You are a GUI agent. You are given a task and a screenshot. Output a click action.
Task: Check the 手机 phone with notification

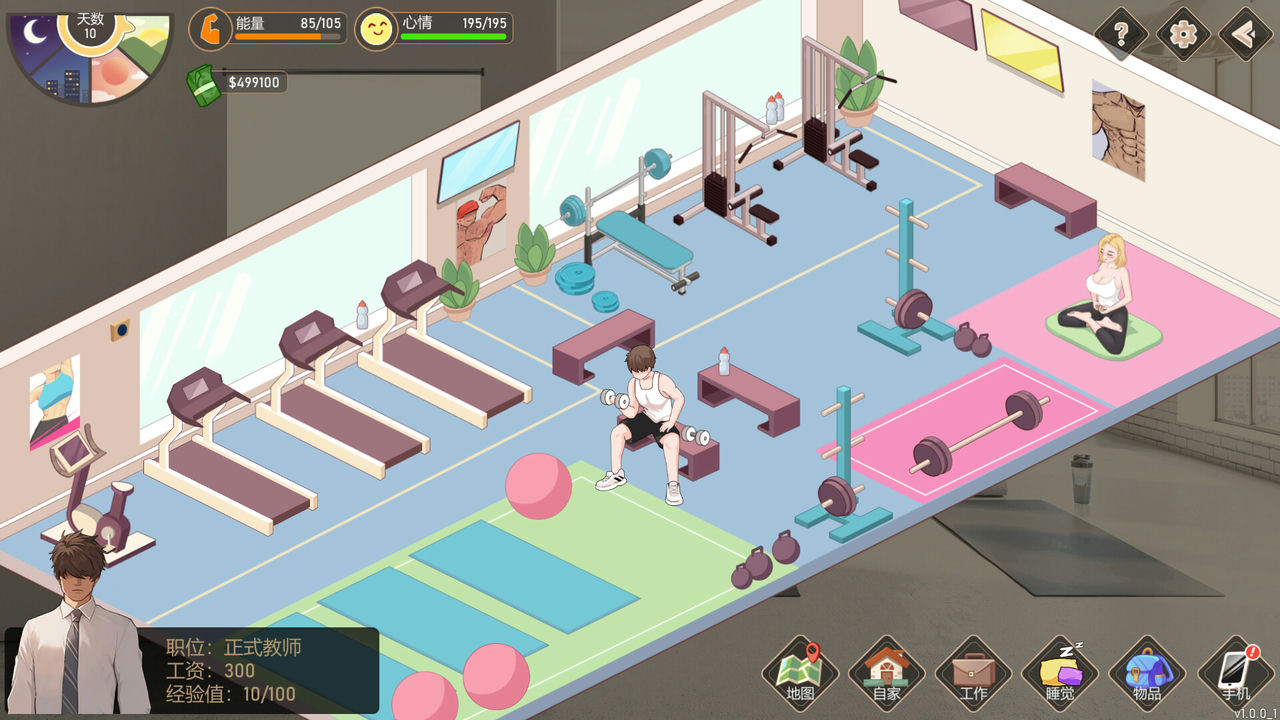pos(1235,672)
